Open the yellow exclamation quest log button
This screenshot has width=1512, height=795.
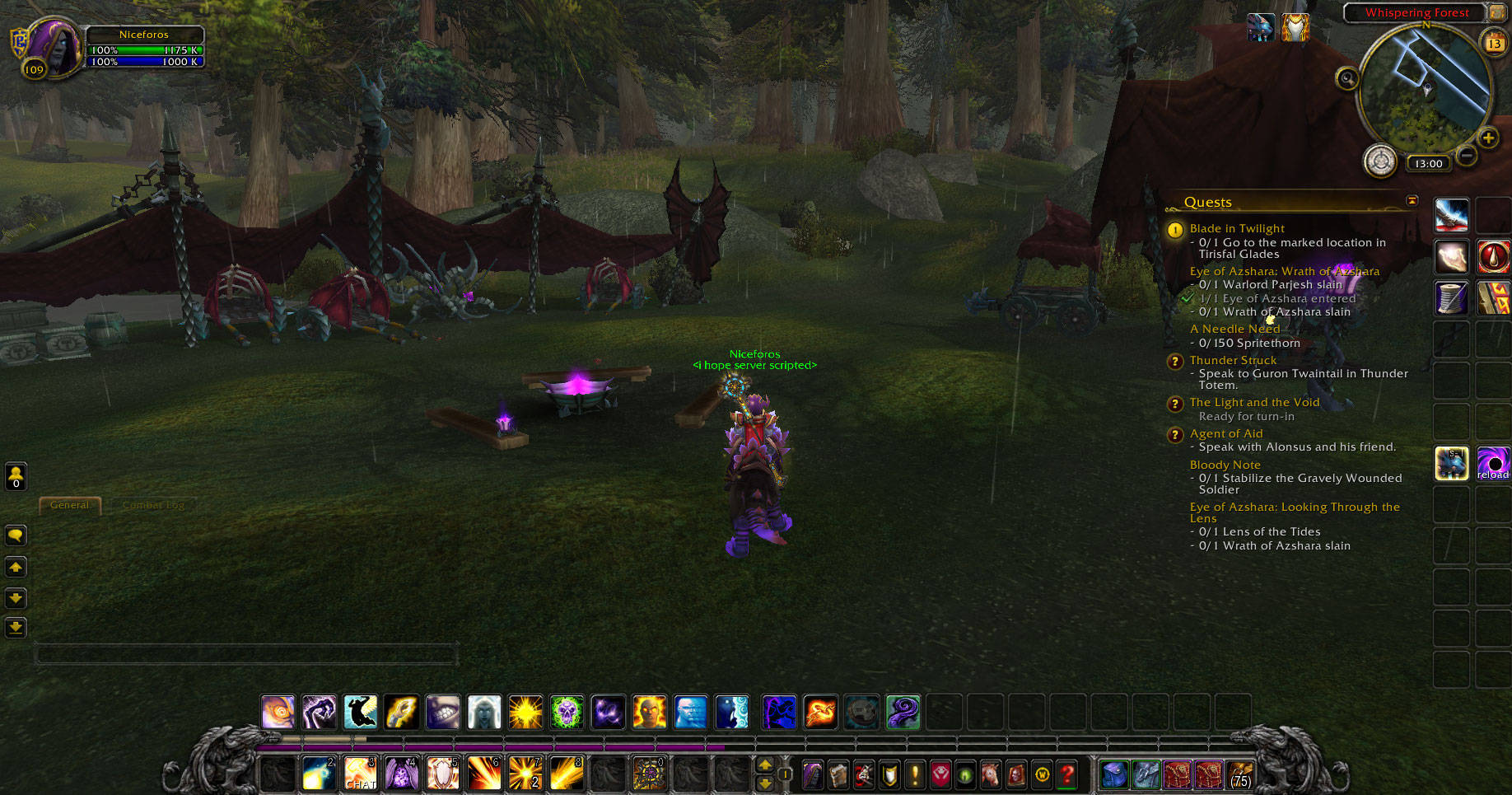[914, 774]
